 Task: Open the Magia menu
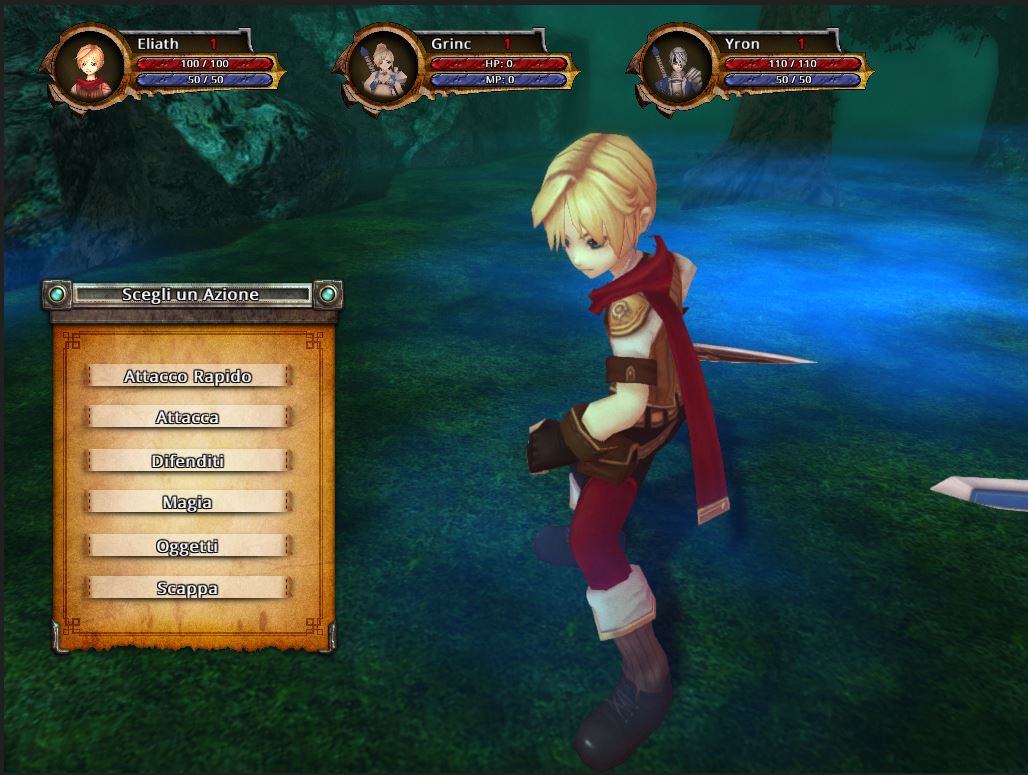pyautogui.click(x=188, y=503)
